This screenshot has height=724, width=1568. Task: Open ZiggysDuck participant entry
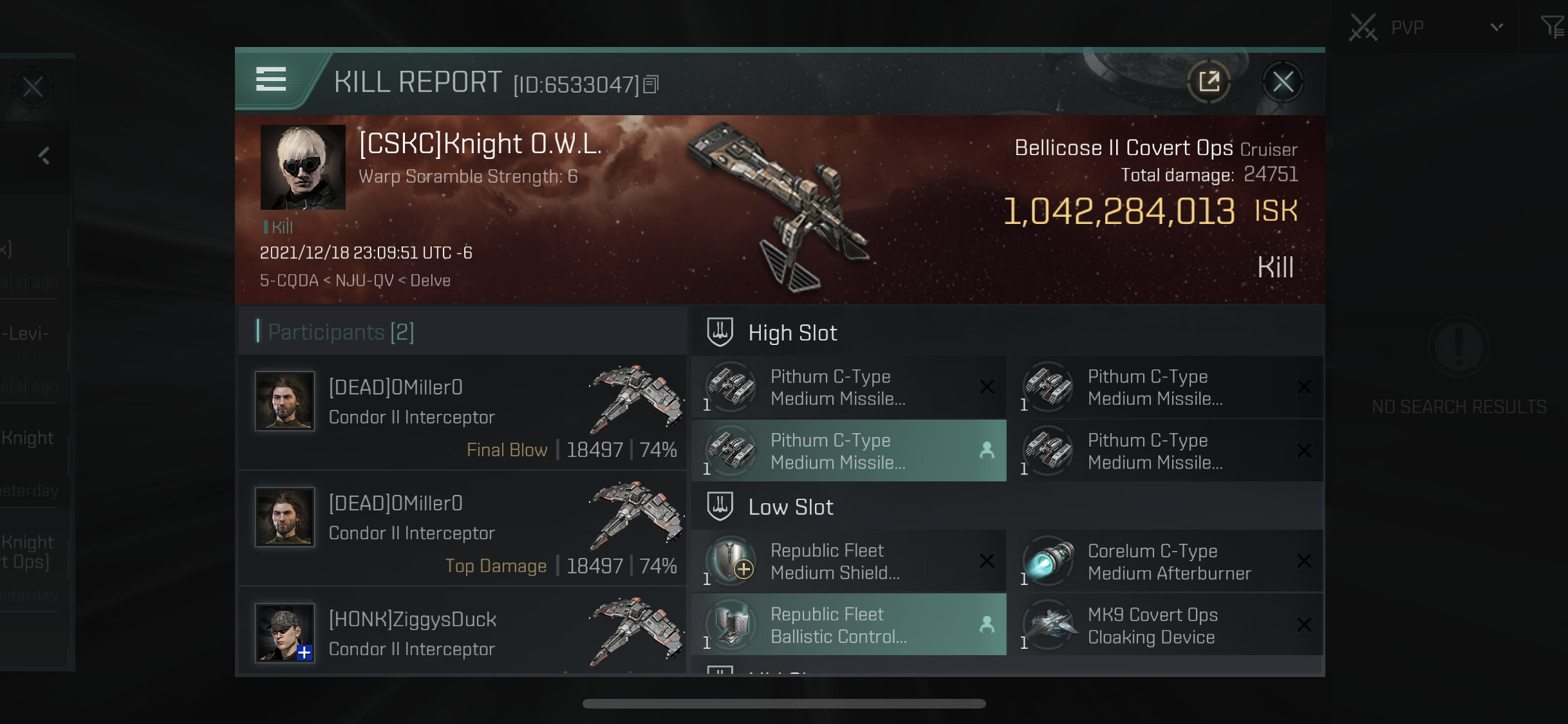click(462, 633)
